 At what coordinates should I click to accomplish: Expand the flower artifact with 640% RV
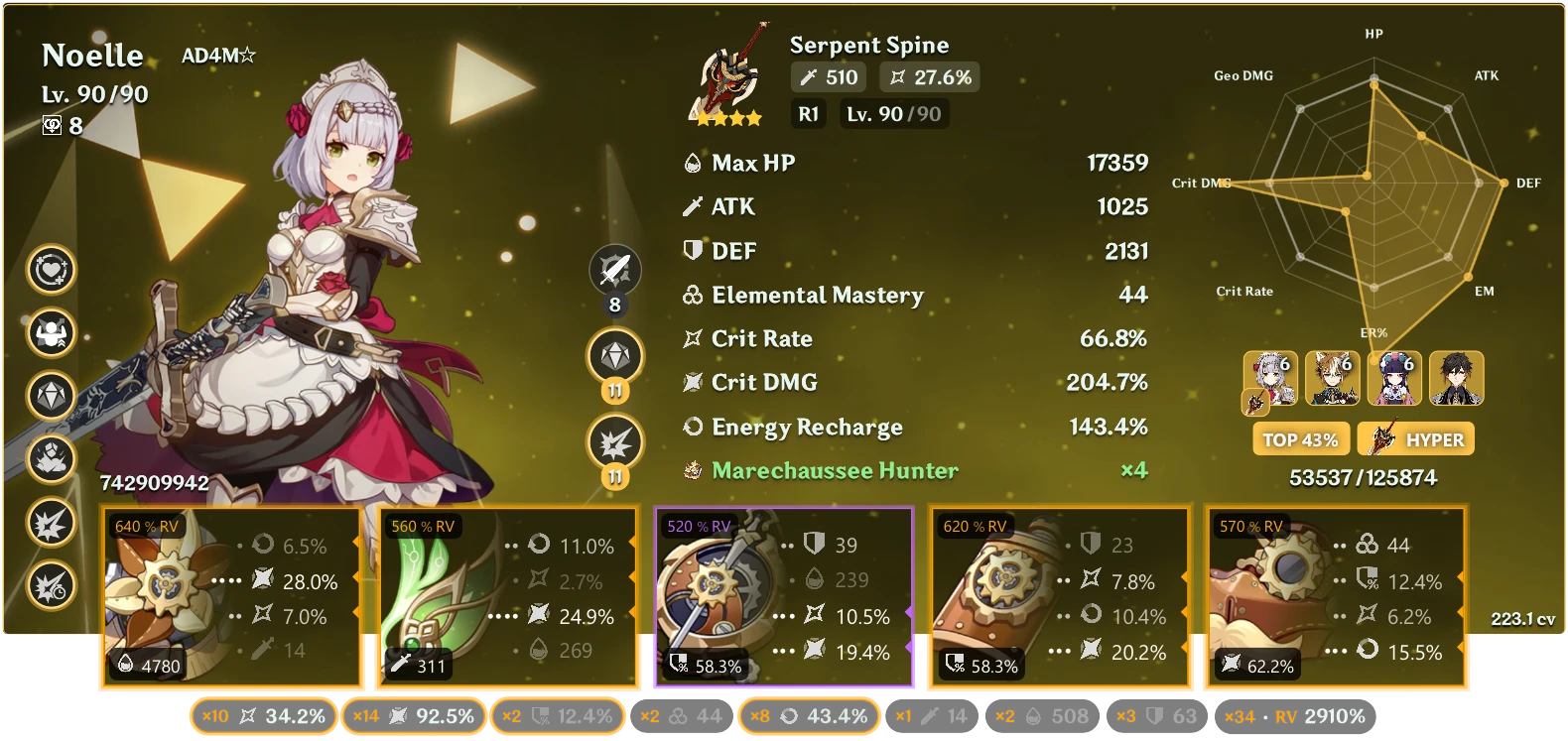(x=230, y=593)
